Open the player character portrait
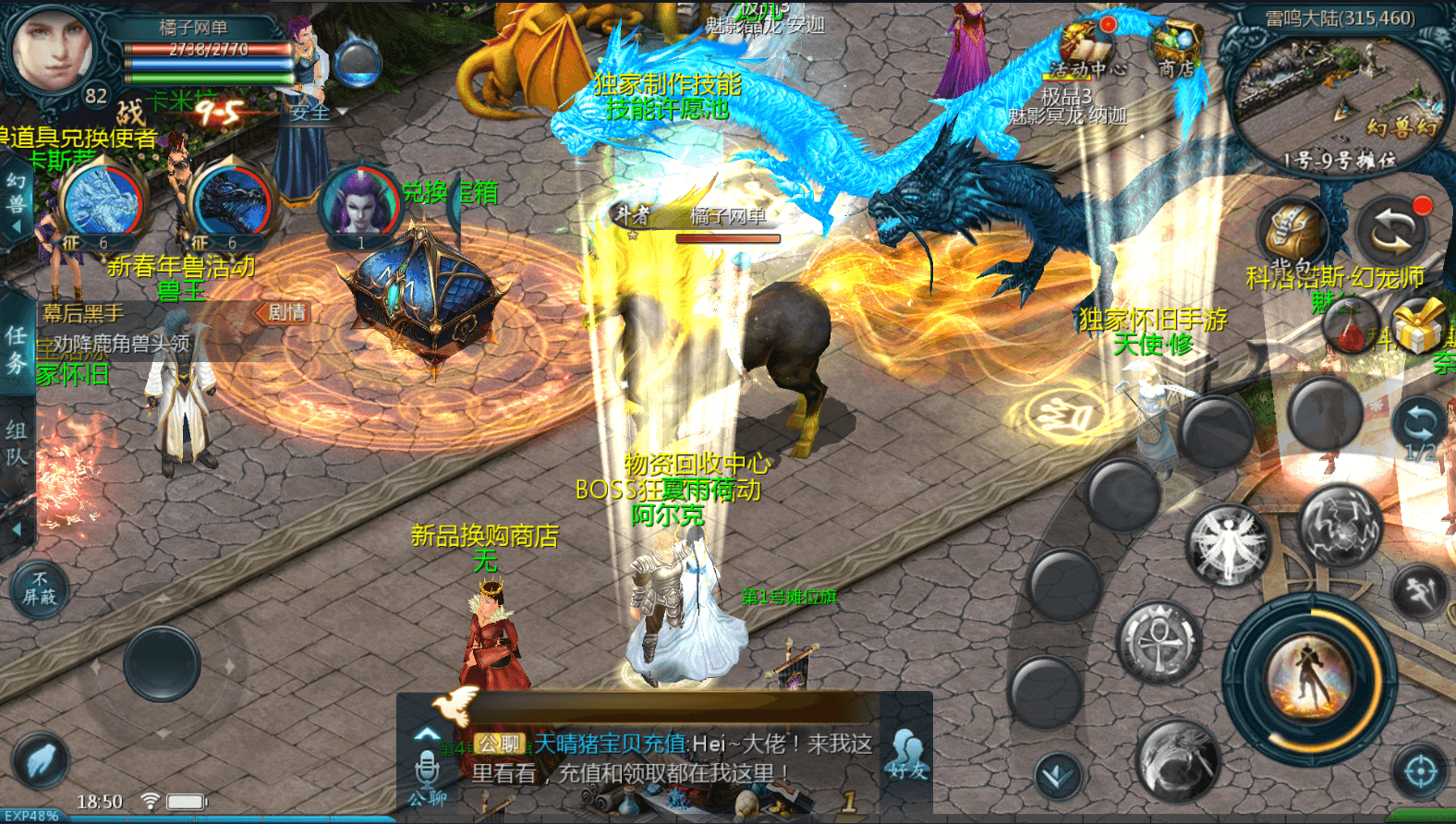1456x824 pixels. (53, 48)
